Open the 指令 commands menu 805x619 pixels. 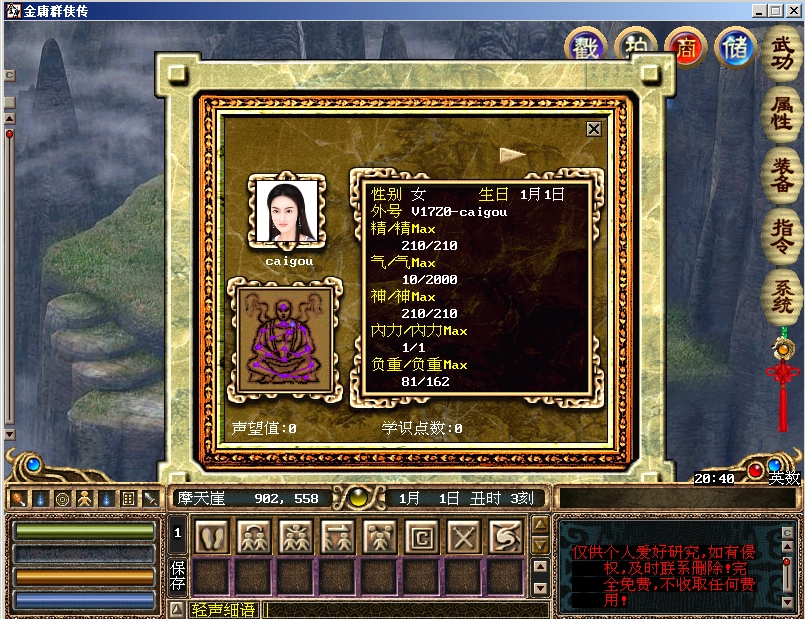782,233
